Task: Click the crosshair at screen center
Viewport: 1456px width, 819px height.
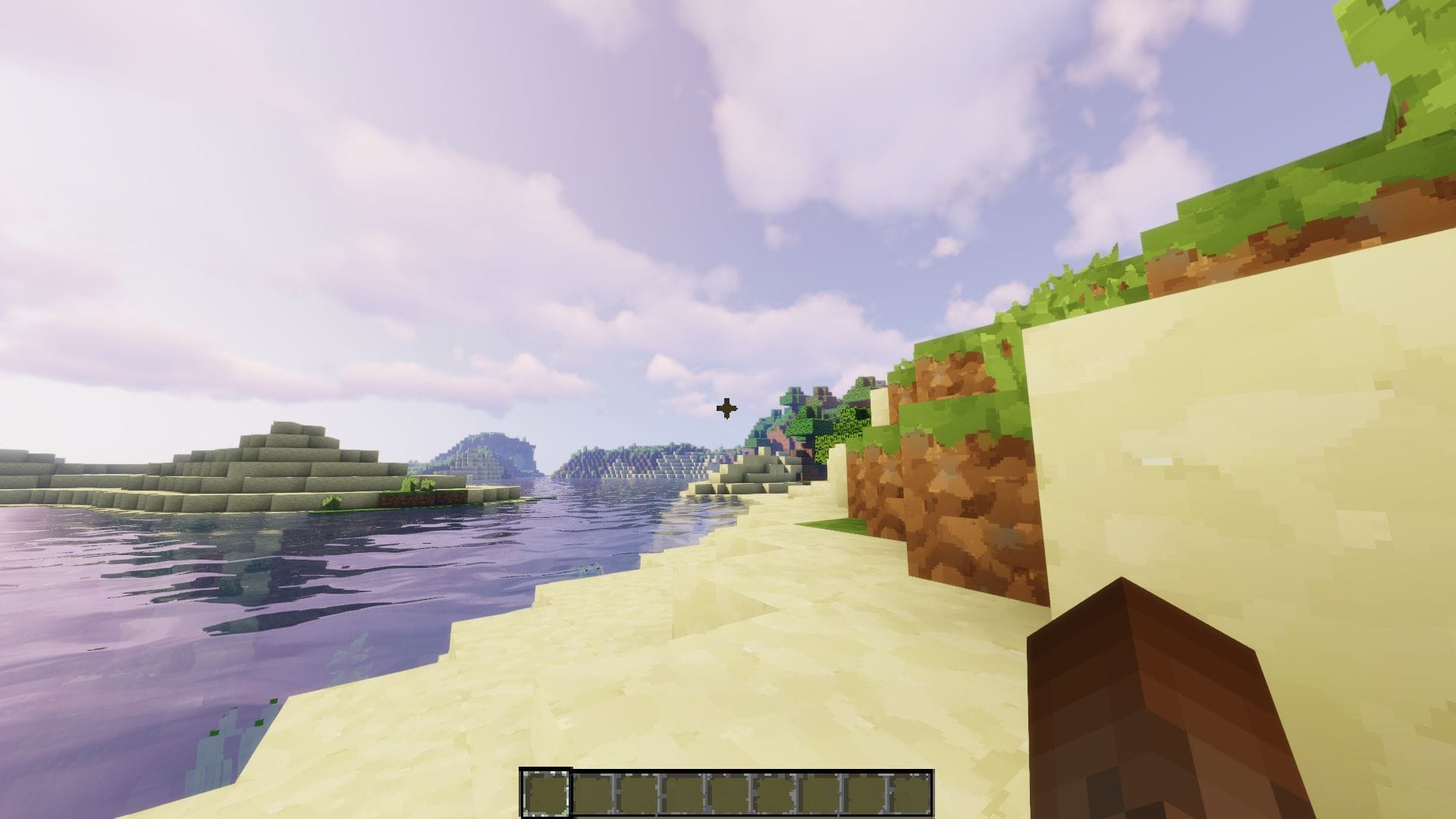Action: point(728,408)
